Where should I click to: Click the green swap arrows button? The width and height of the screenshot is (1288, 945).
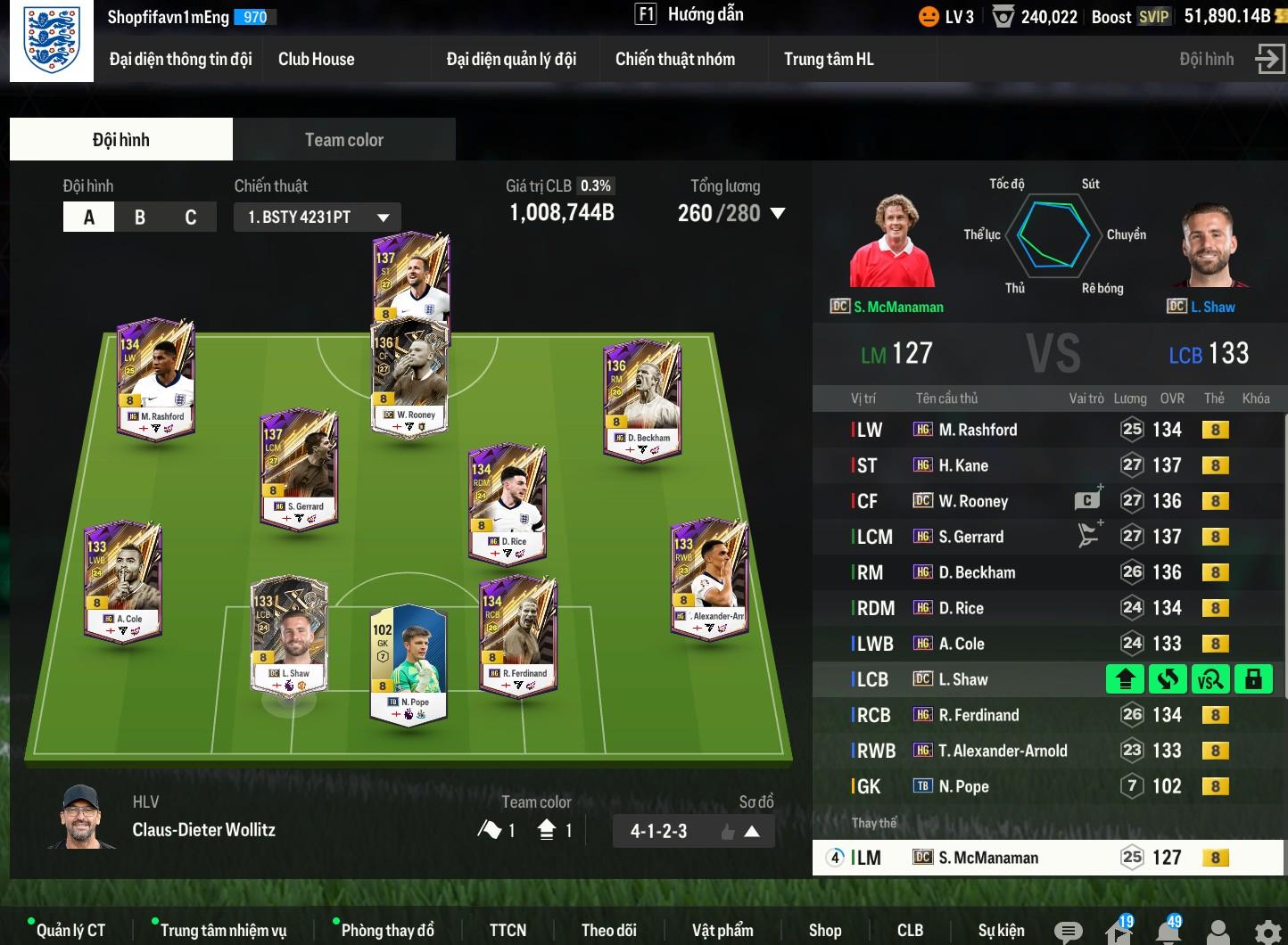point(1168,679)
